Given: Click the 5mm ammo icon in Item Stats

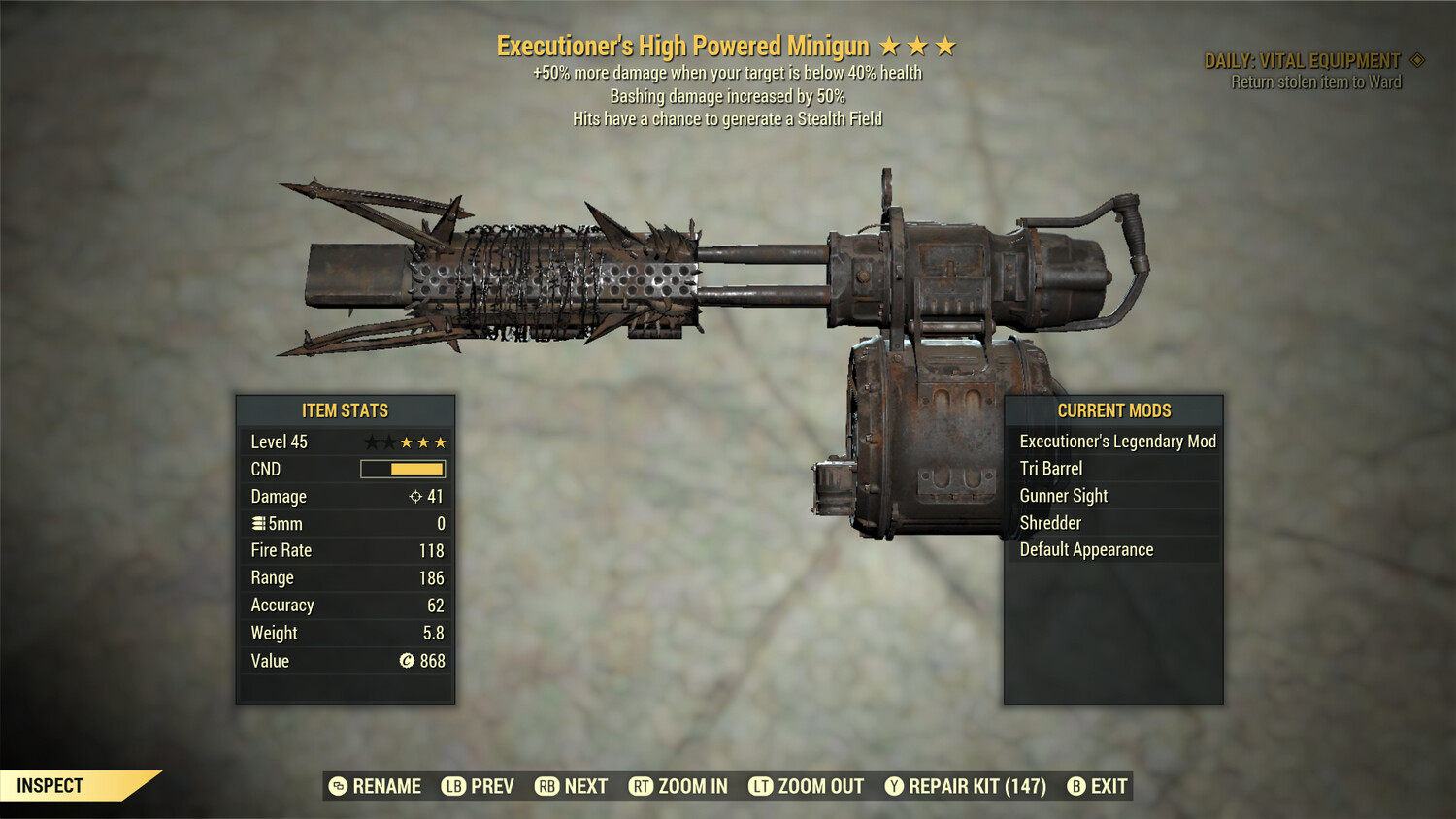Looking at the screenshot, I should (258, 523).
